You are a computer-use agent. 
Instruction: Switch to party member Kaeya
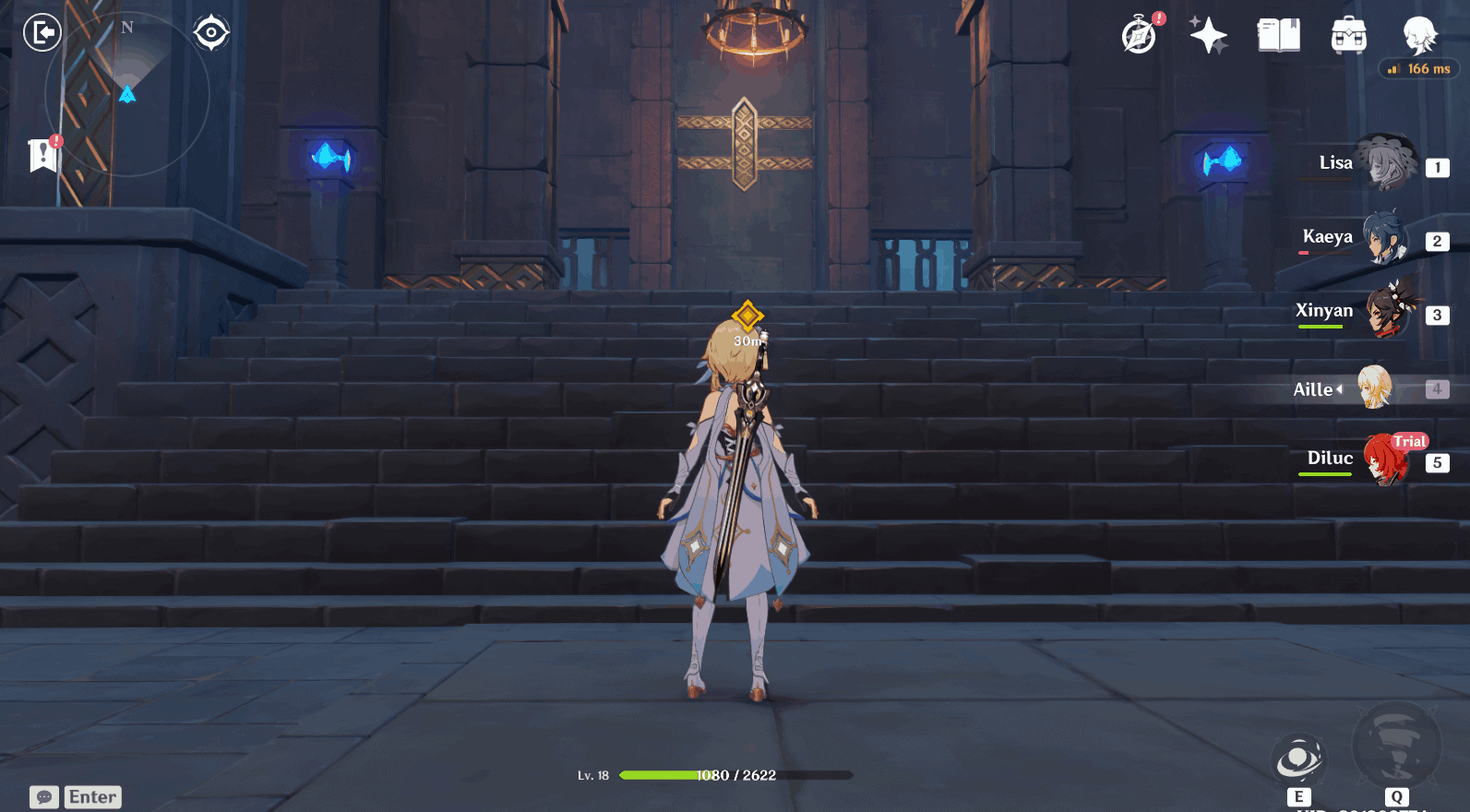click(x=1385, y=238)
